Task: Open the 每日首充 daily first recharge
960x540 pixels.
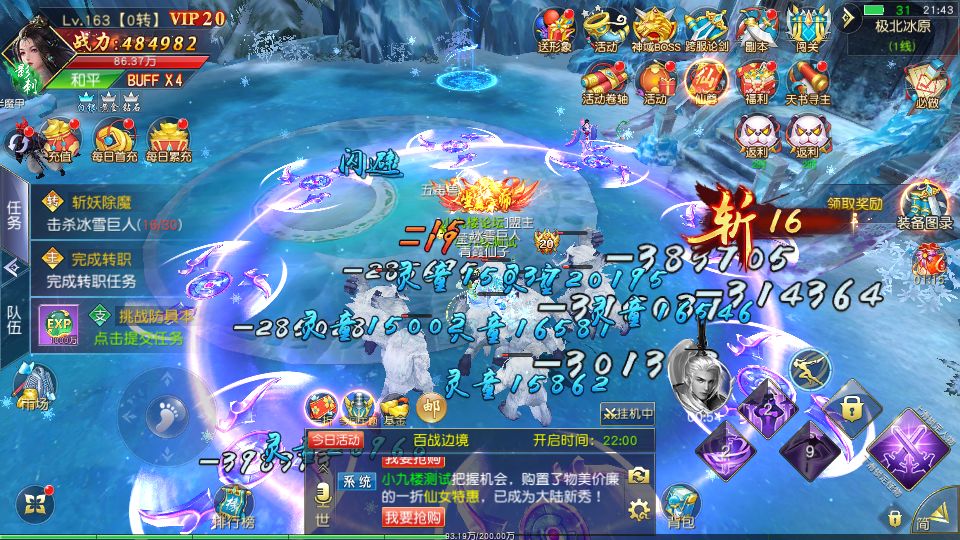Action: pyautogui.click(x=114, y=140)
